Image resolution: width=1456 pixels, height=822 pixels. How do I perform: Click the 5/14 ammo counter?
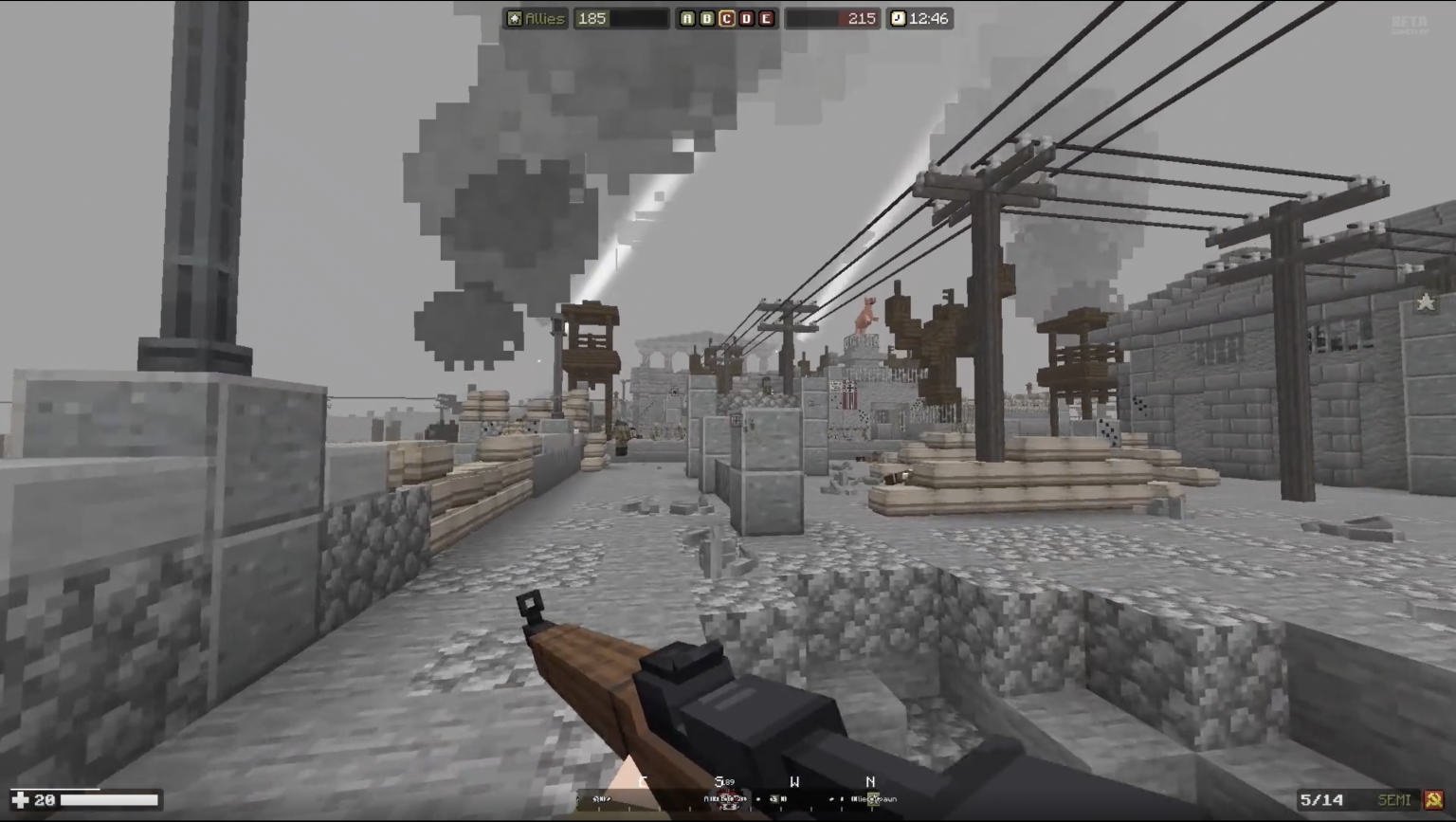[1321, 799]
